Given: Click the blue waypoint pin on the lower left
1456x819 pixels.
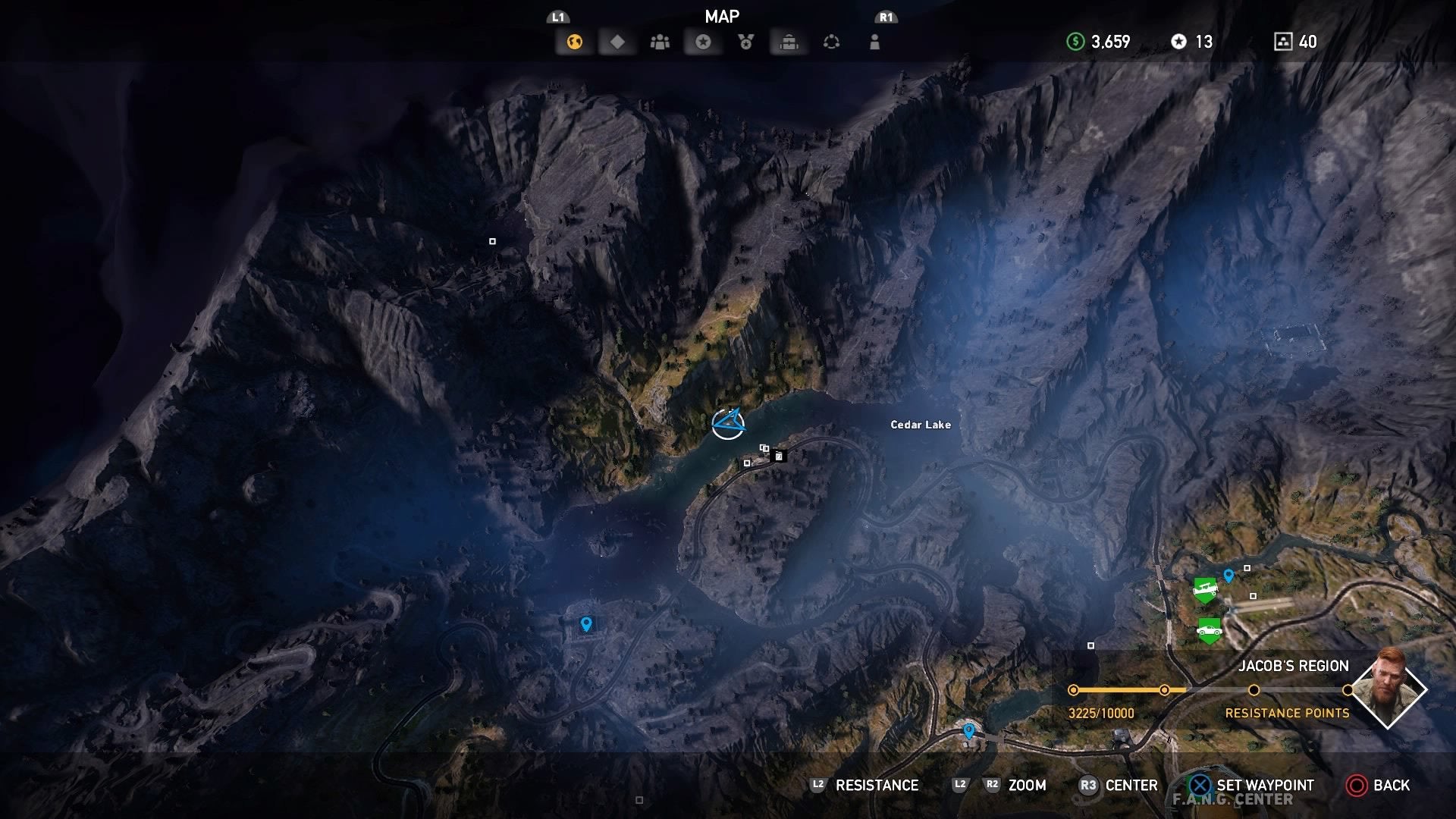Looking at the screenshot, I should (x=588, y=622).
